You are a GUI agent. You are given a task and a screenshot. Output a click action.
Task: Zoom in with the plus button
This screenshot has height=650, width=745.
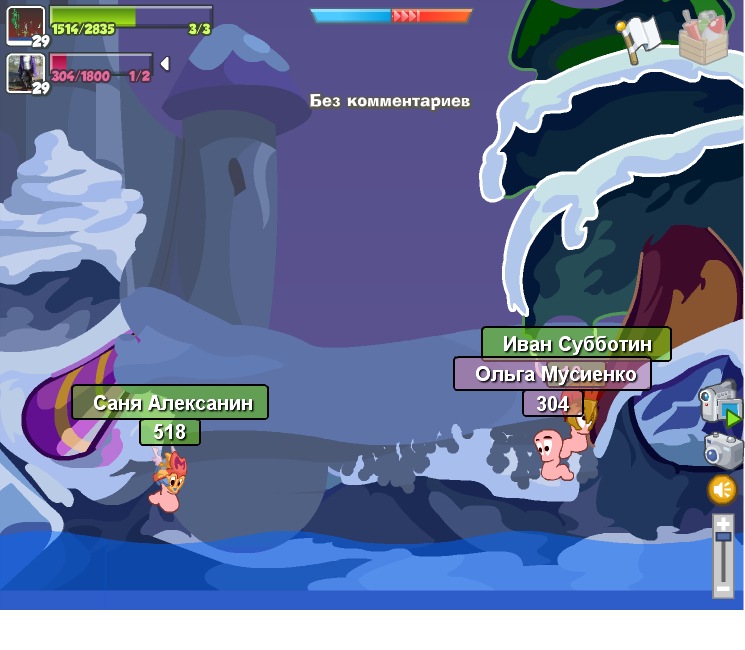pyautogui.click(x=723, y=523)
